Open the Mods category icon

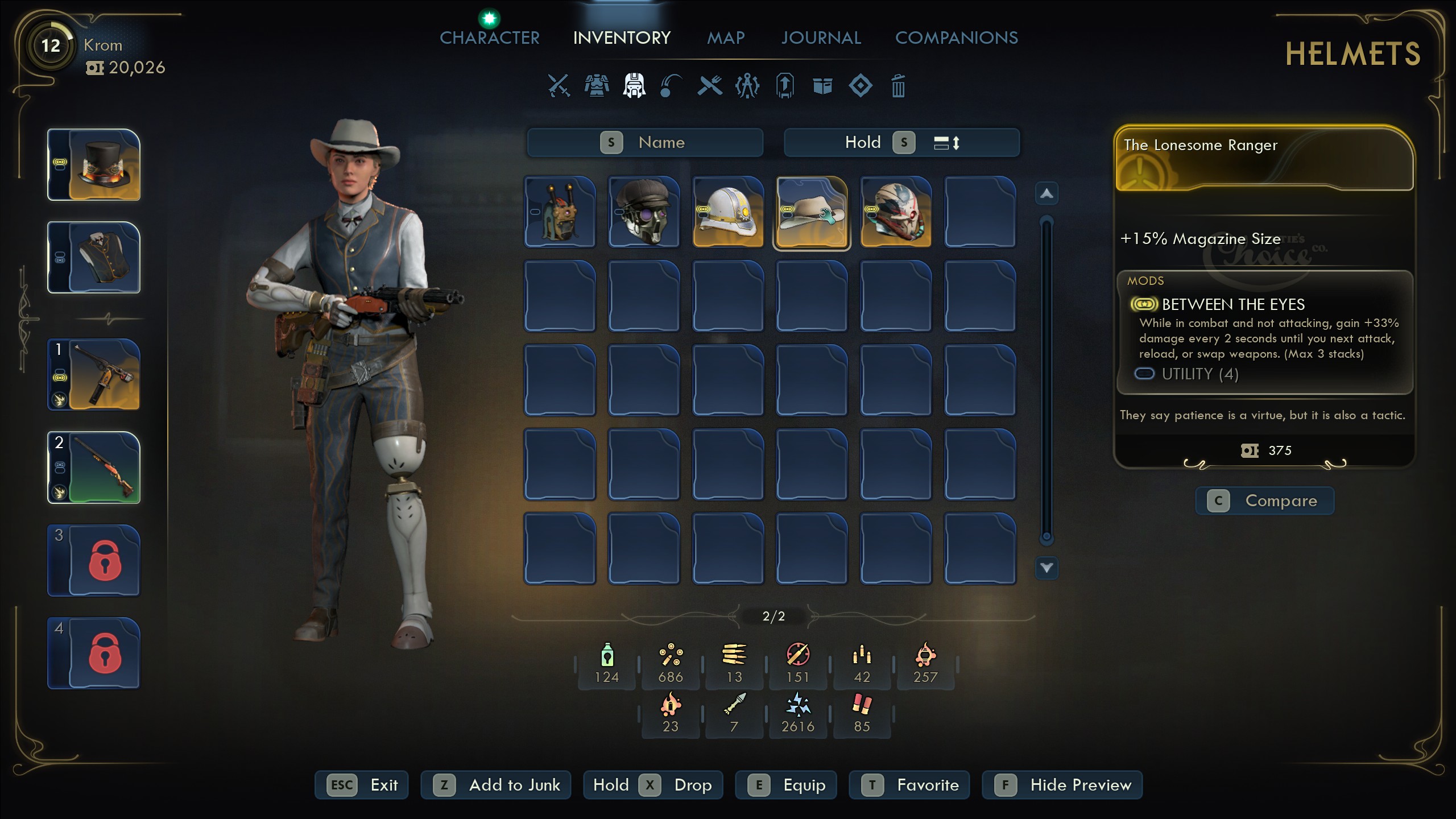click(x=747, y=86)
